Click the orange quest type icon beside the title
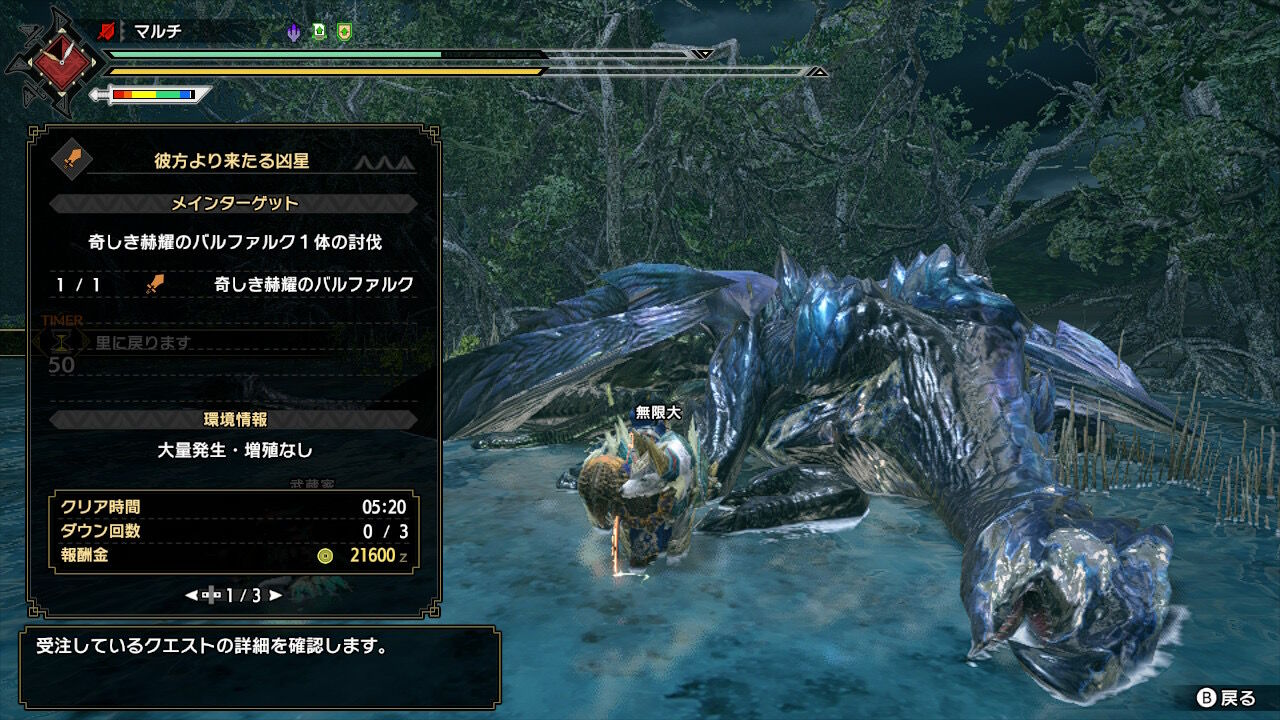The width and height of the screenshot is (1280, 720). click(x=71, y=159)
